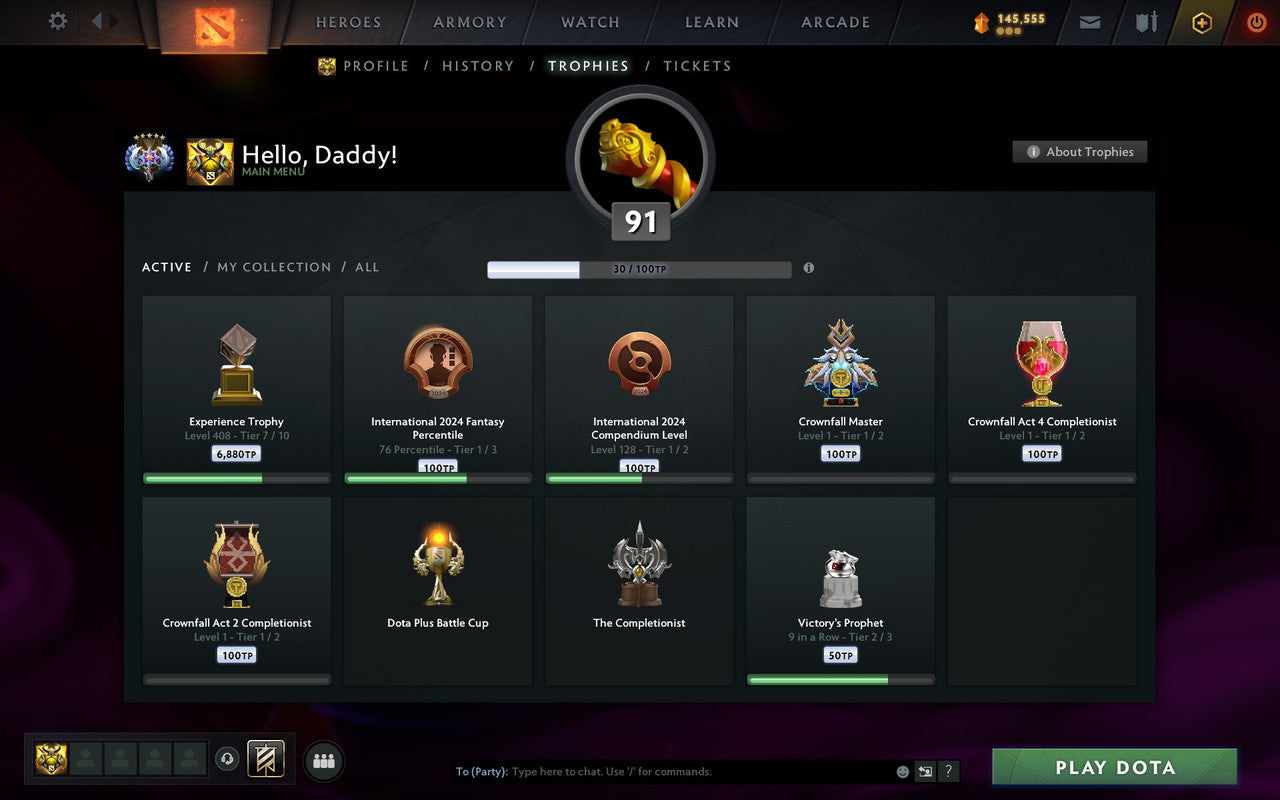
Task: Click the headset voice chat icon
Action: click(228, 760)
